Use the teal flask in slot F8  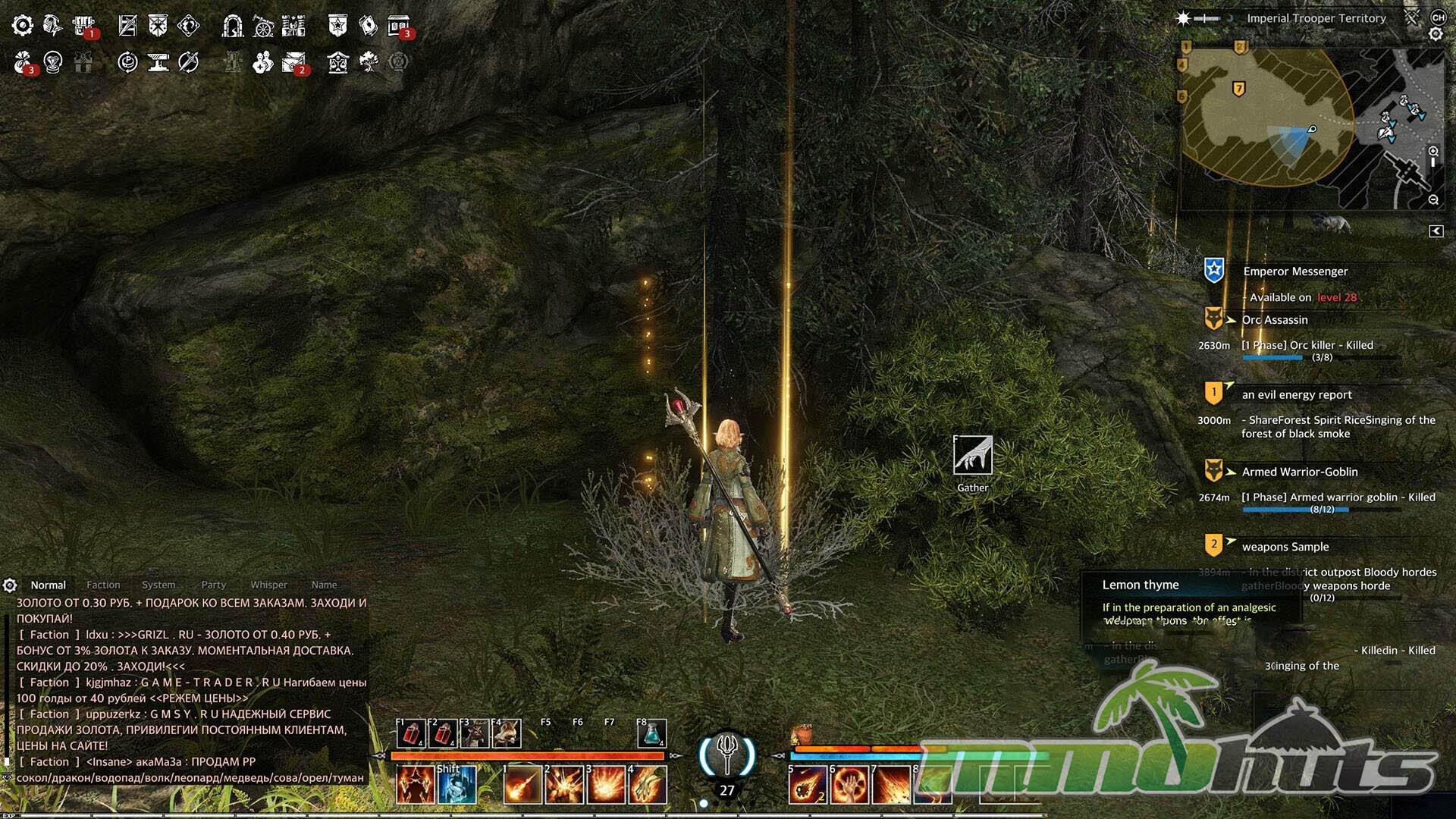pyautogui.click(x=651, y=733)
